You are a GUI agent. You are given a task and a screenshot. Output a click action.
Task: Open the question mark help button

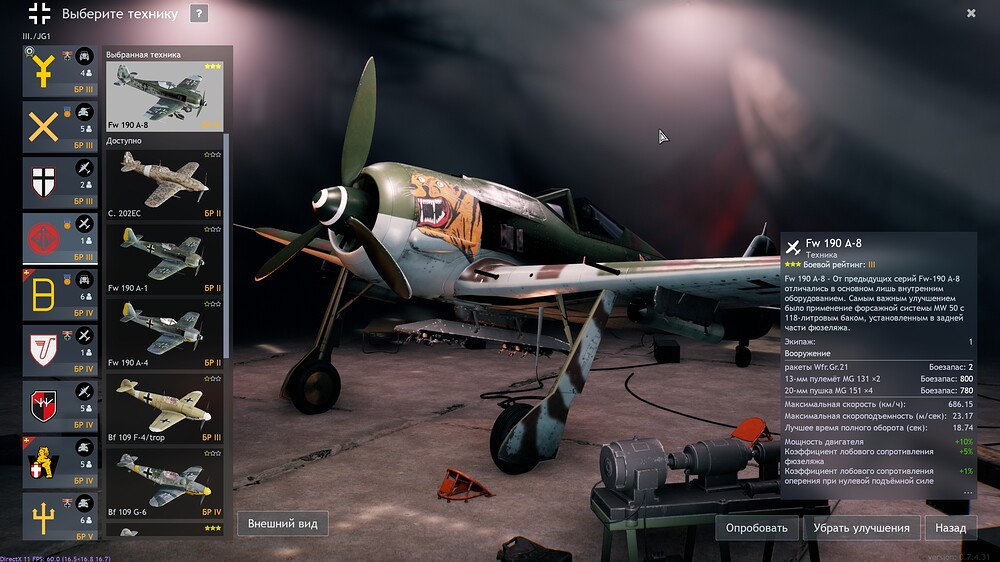click(x=199, y=14)
